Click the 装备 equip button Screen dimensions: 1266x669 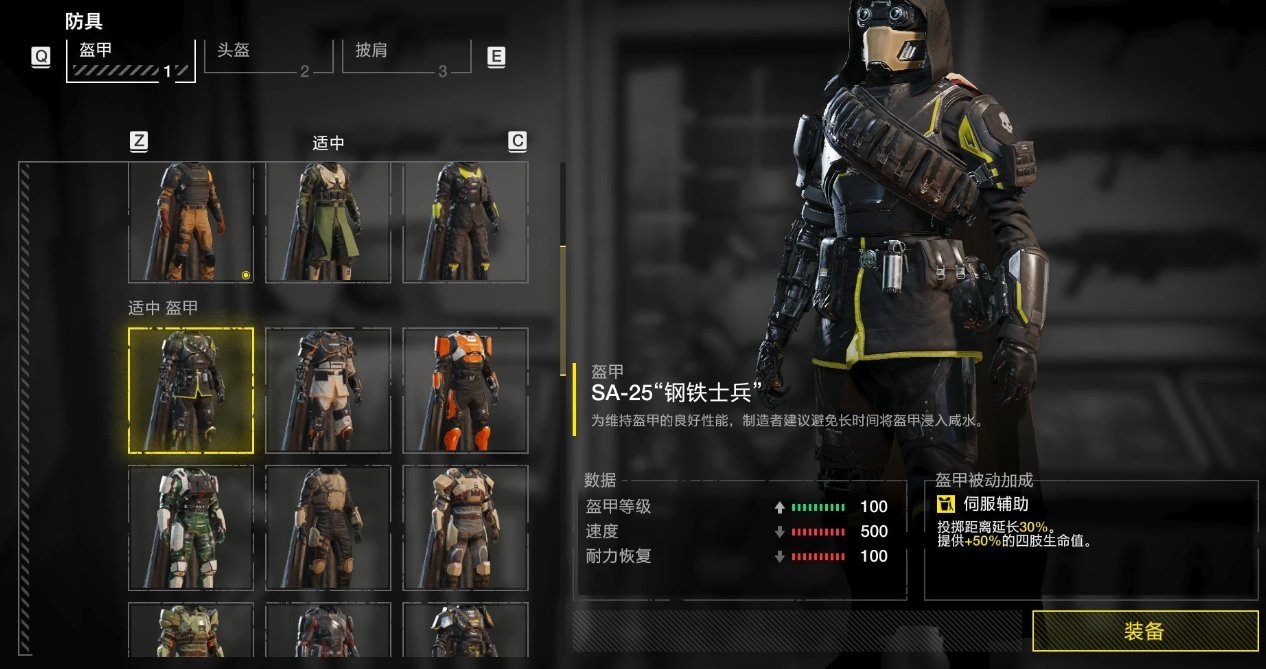1145,631
